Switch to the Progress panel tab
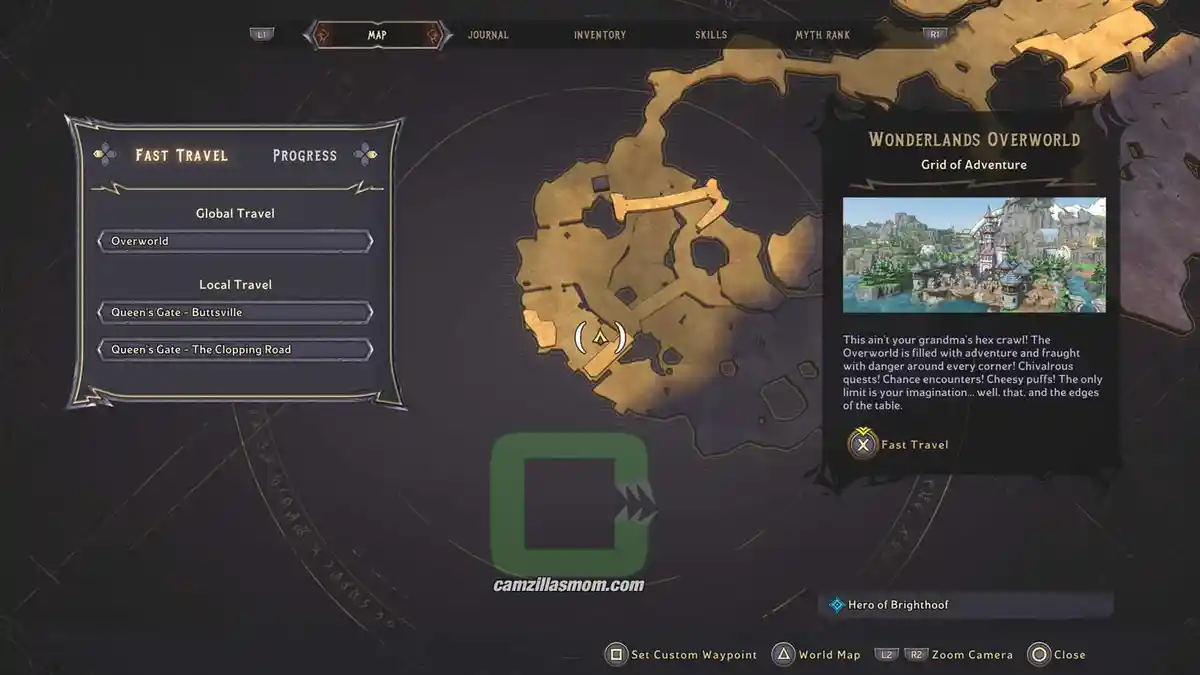 click(x=305, y=155)
